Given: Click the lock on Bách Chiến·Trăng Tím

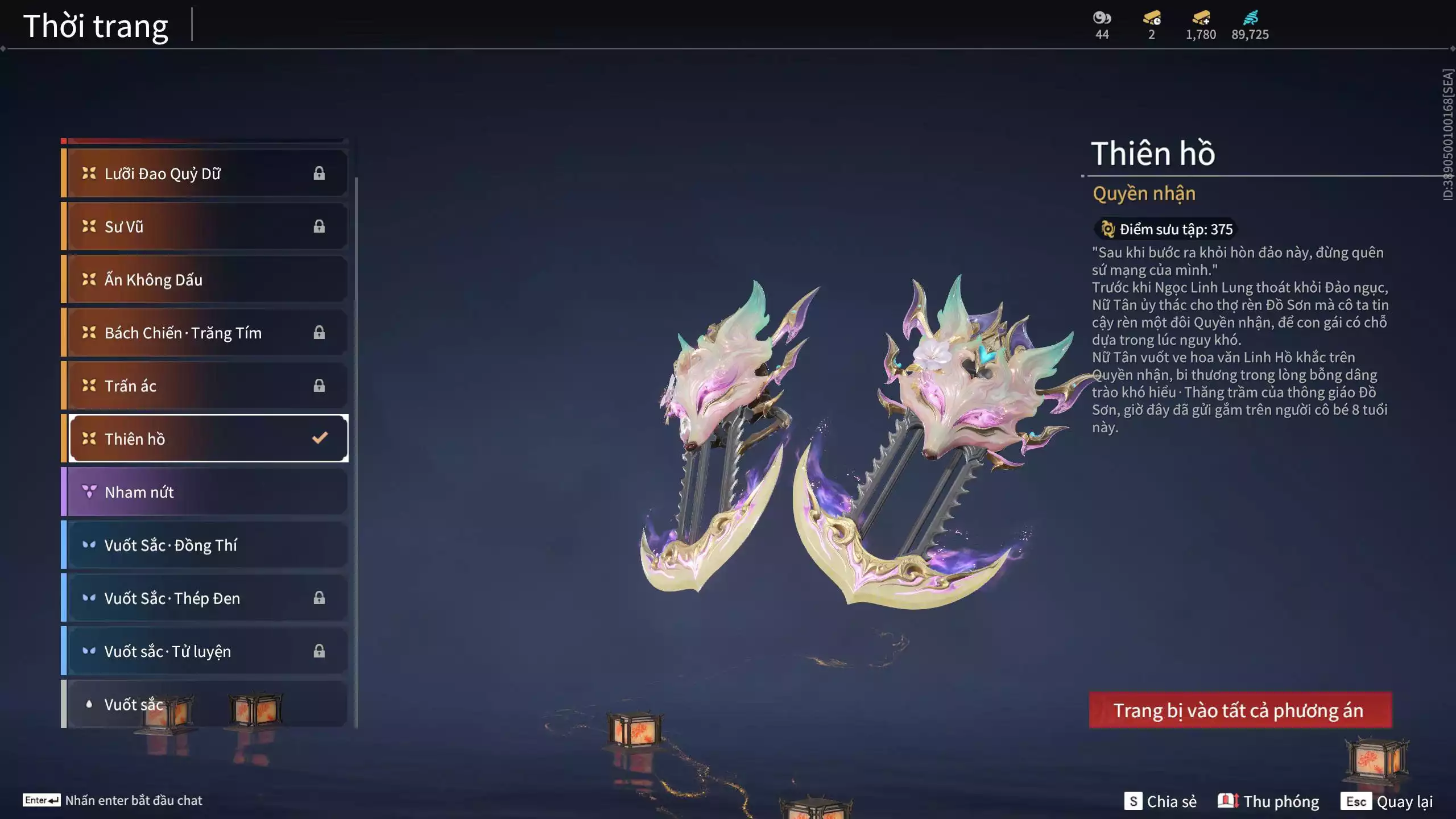Looking at the screenshot, I should pyautogui.click(x=319, y=332).
